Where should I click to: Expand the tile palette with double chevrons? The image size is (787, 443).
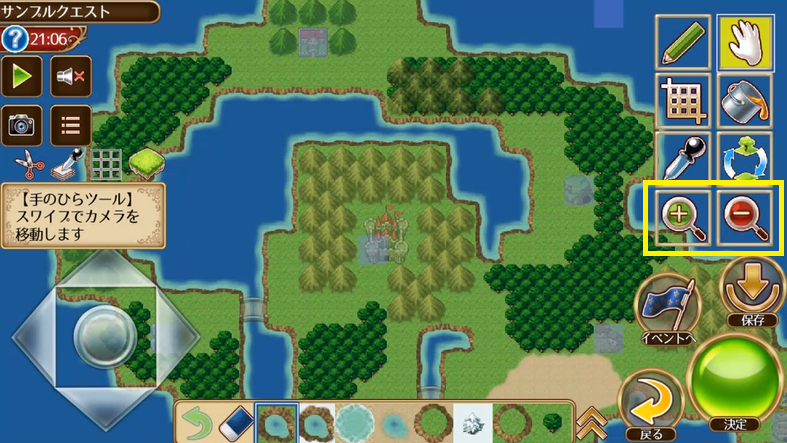593,421
